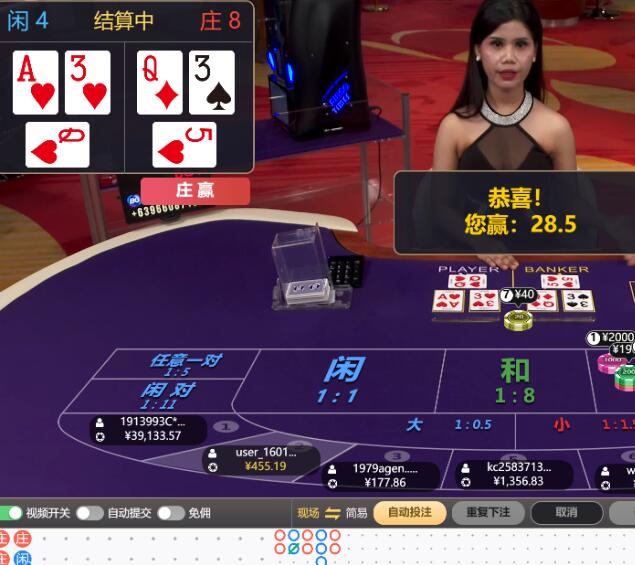This screenshot has height=565, width=635.
Task: Toggle the 视频开关 video switch
Action: point(12,513)
